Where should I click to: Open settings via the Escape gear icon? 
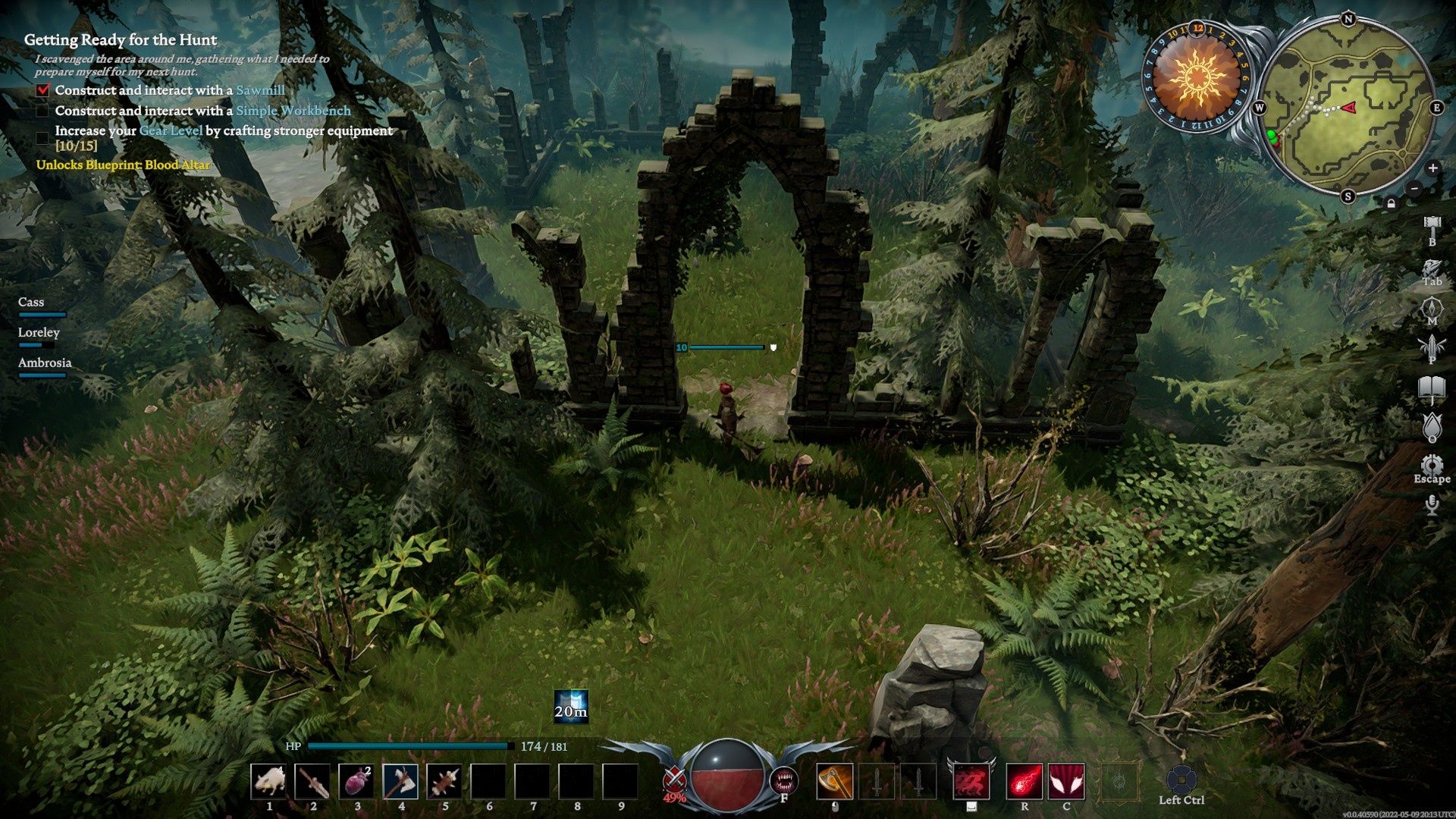(x=1430, y=464)
